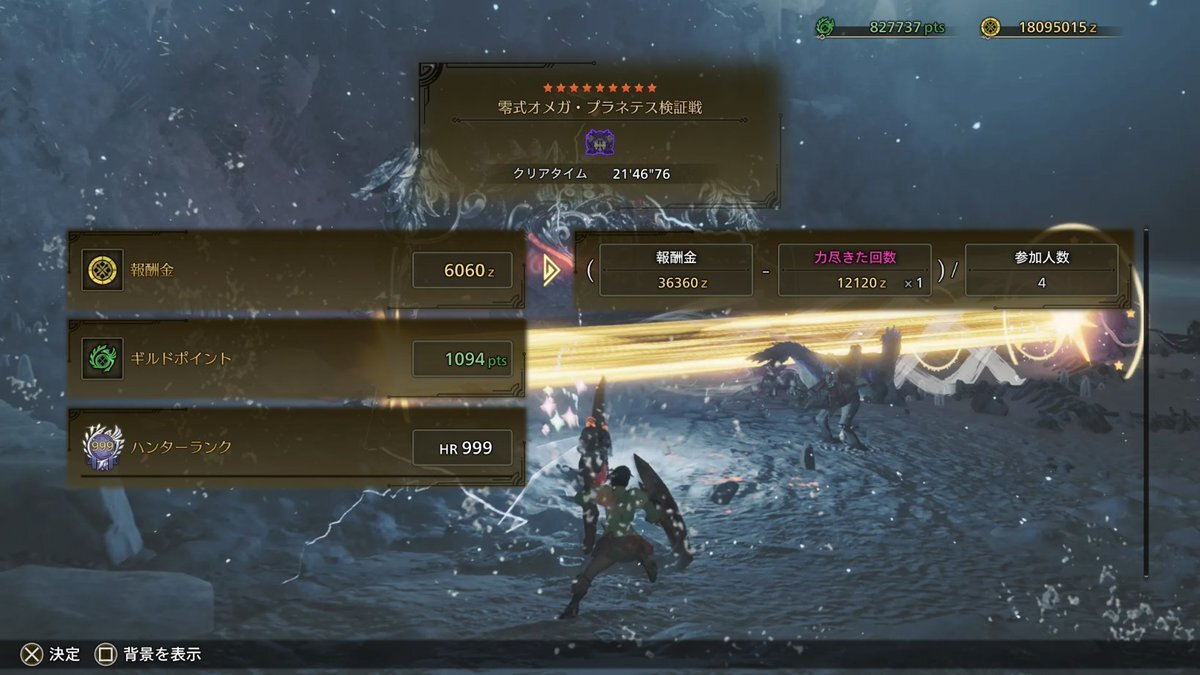This screenshot has width=1200, height=675.
Task: Select the 報酬金 reward money row
Action: coord(296,270)
